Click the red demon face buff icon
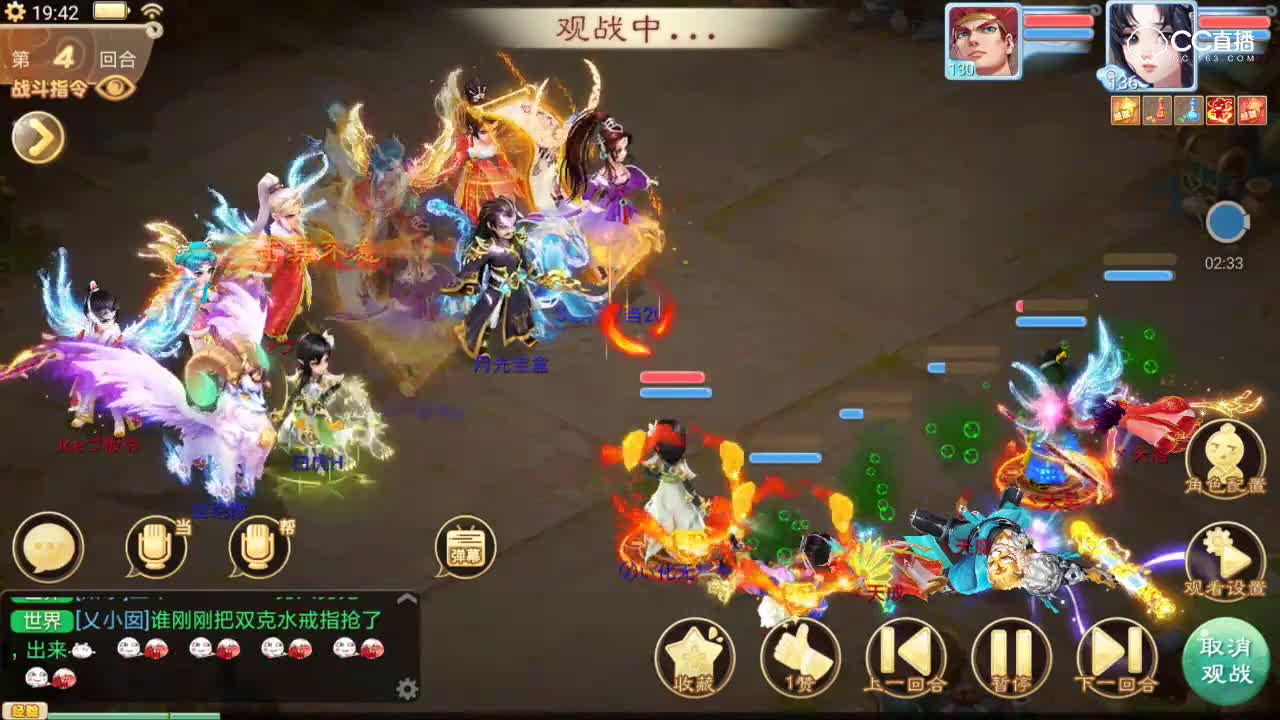 coord(1220,110)
